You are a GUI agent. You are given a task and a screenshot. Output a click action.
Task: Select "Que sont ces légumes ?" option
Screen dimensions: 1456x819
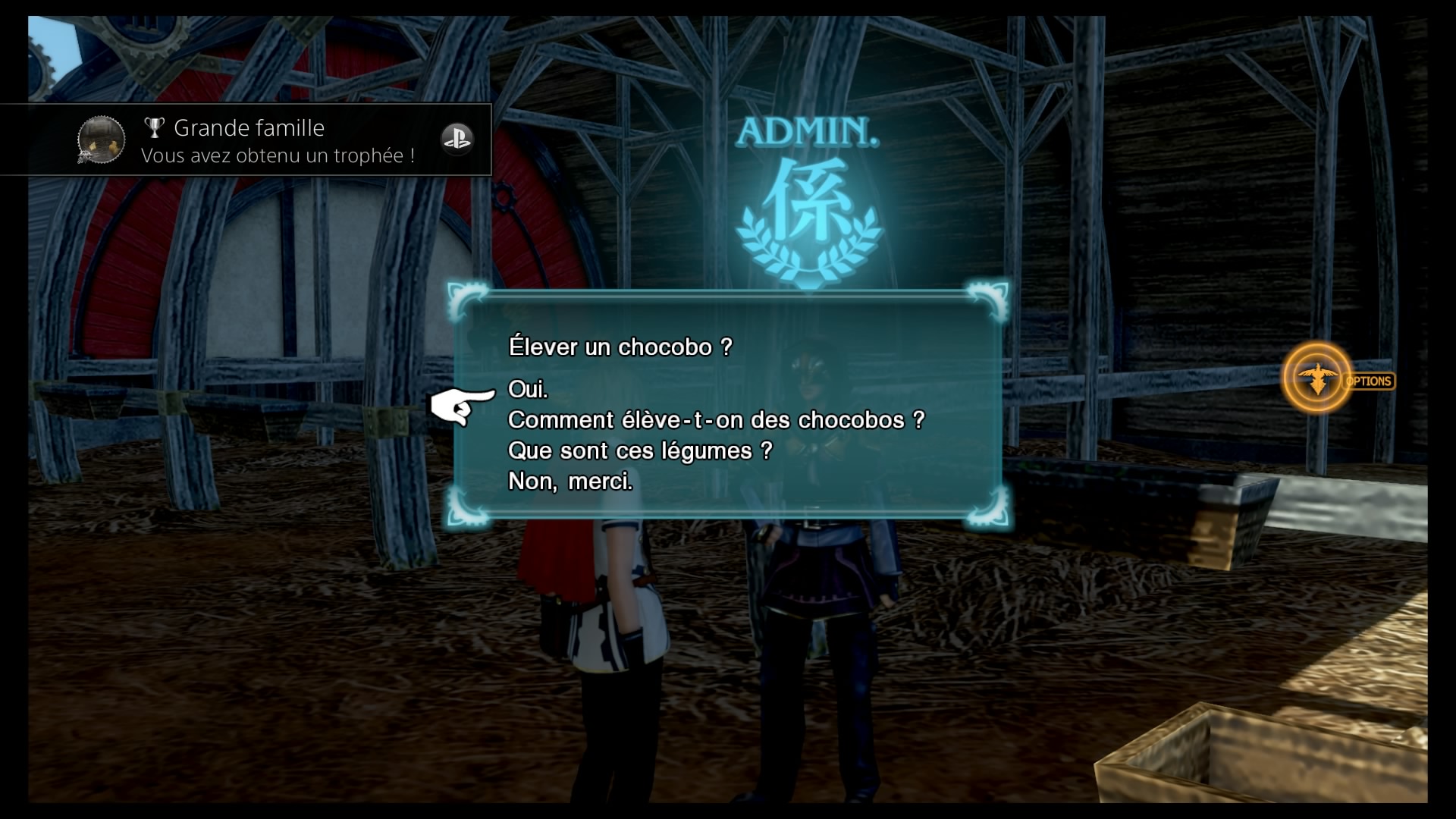point(639,451)
